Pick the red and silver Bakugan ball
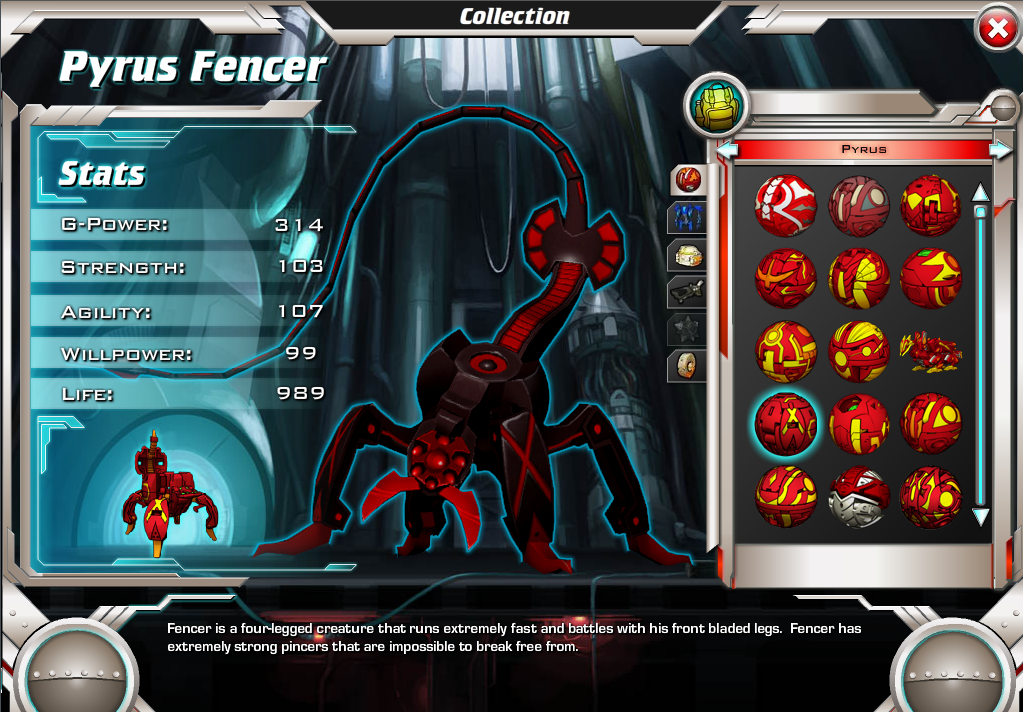 coord(859,496)
